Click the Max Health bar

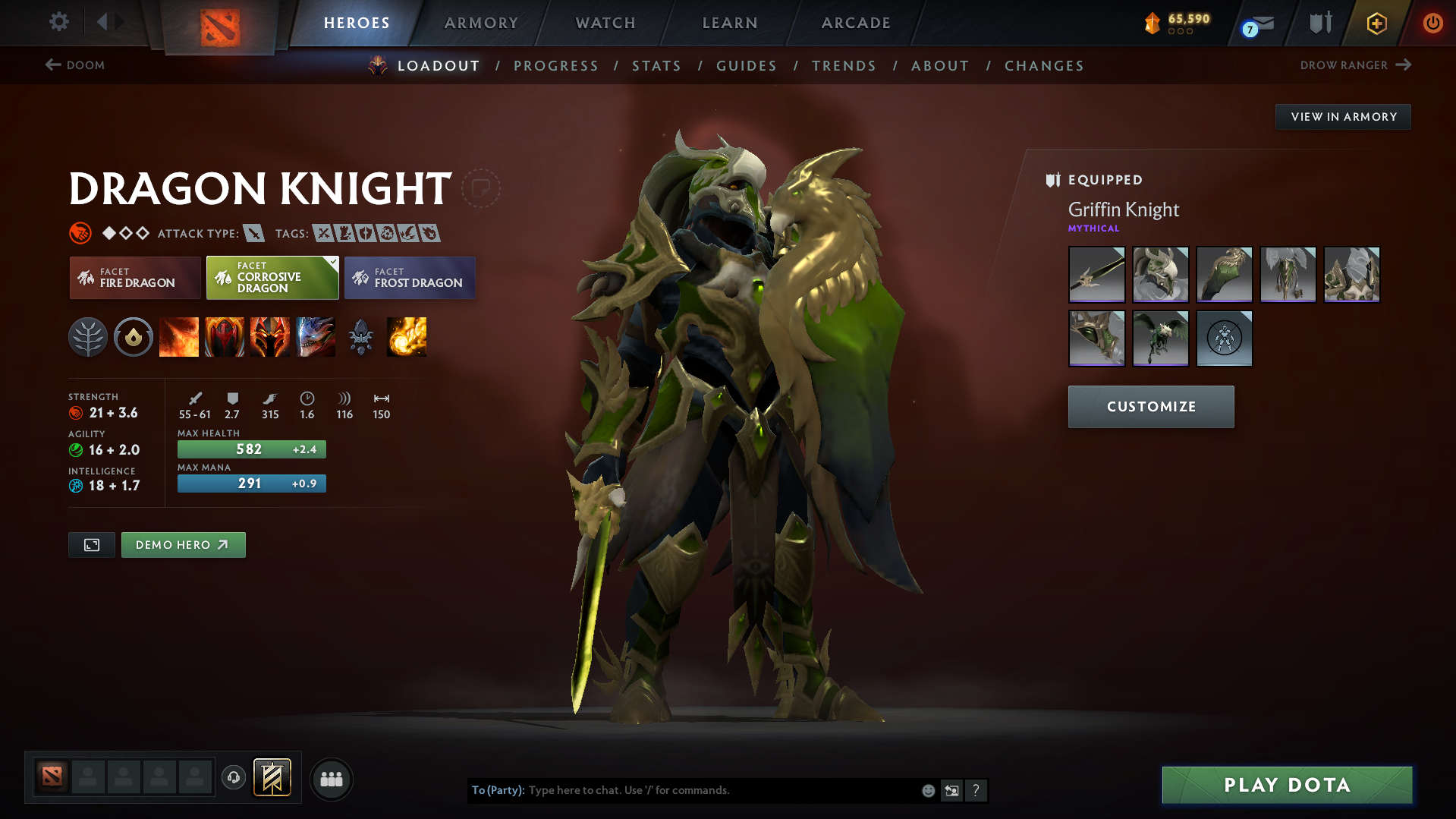pos(251,449)
